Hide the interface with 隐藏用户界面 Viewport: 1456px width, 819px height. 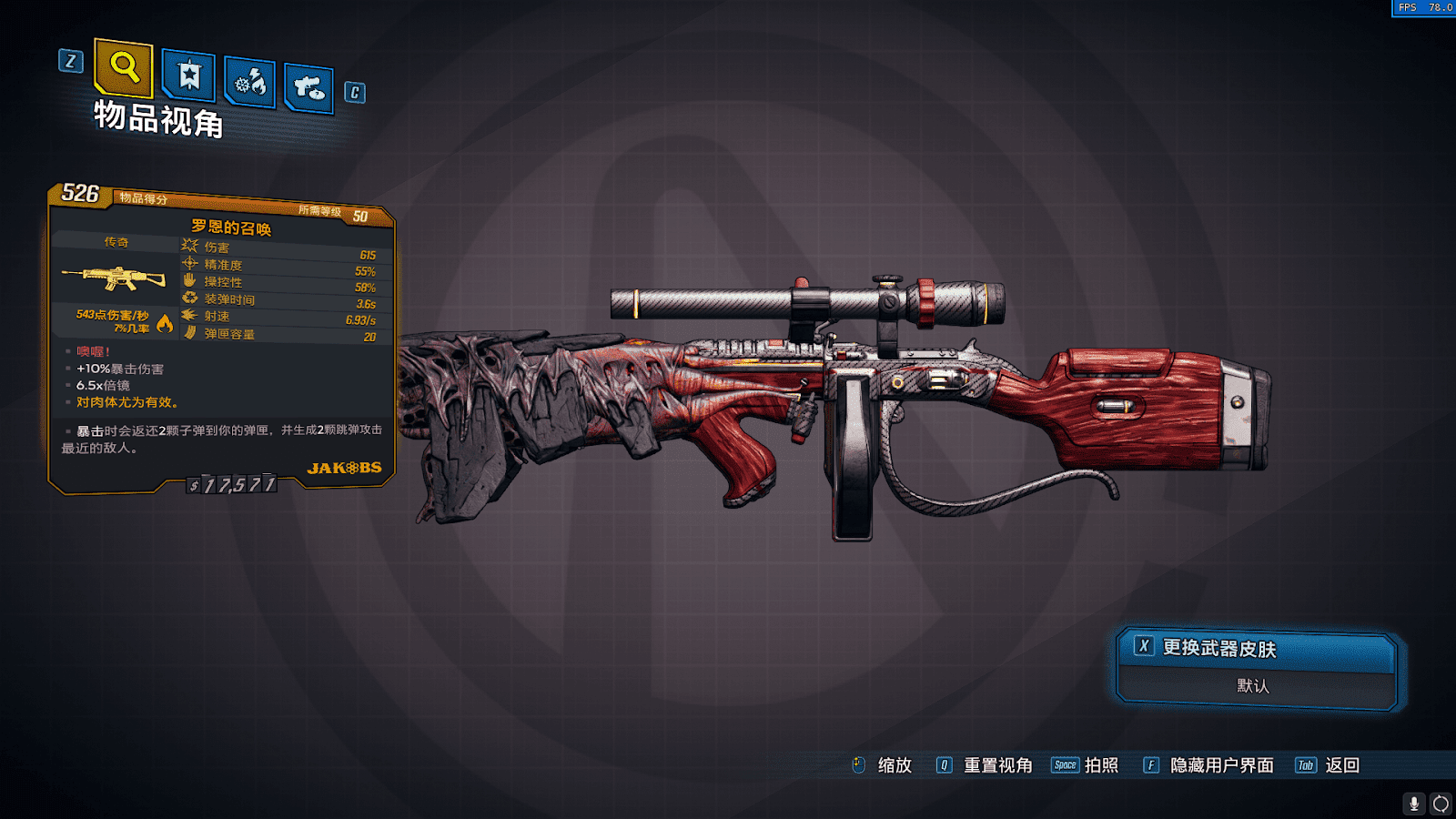point(1221,765)
